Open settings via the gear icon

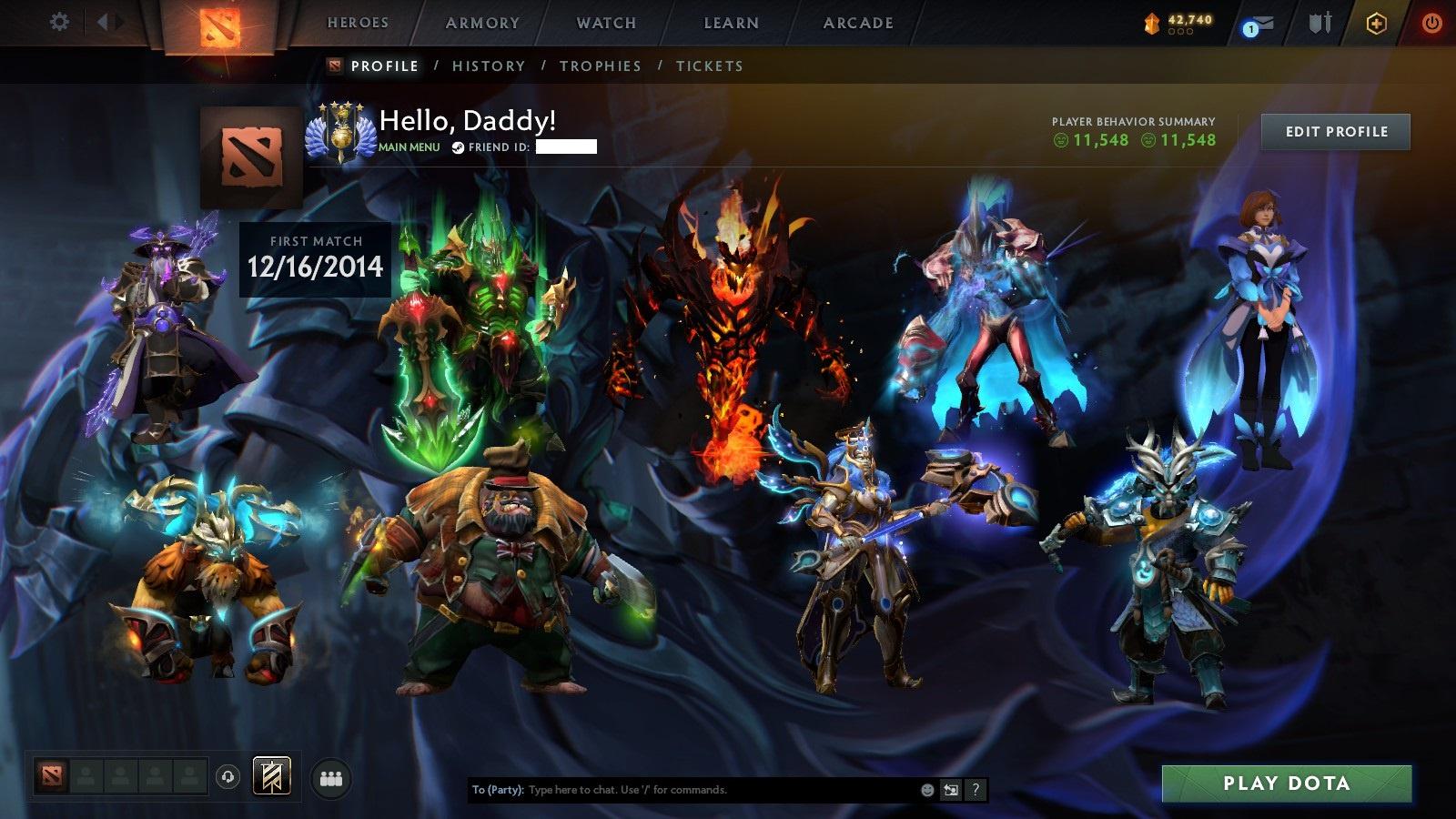pyautogui.click(x=60, y=20)
